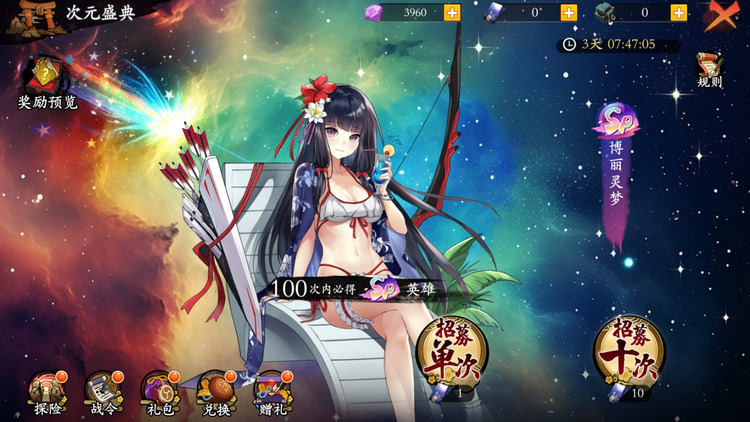Add more purple gems with plus button

[x=452, y=13]
